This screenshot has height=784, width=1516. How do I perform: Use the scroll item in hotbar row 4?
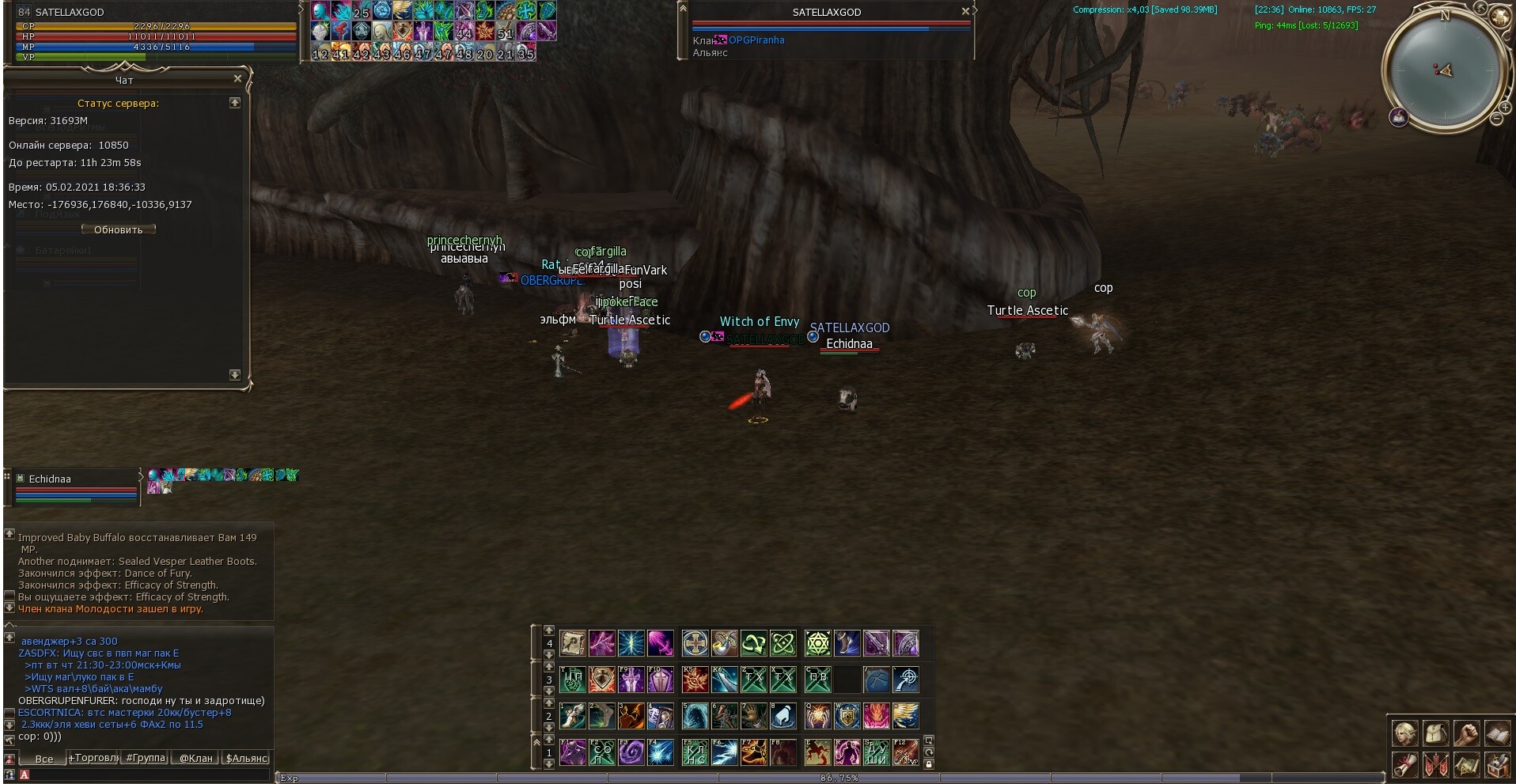572,643
